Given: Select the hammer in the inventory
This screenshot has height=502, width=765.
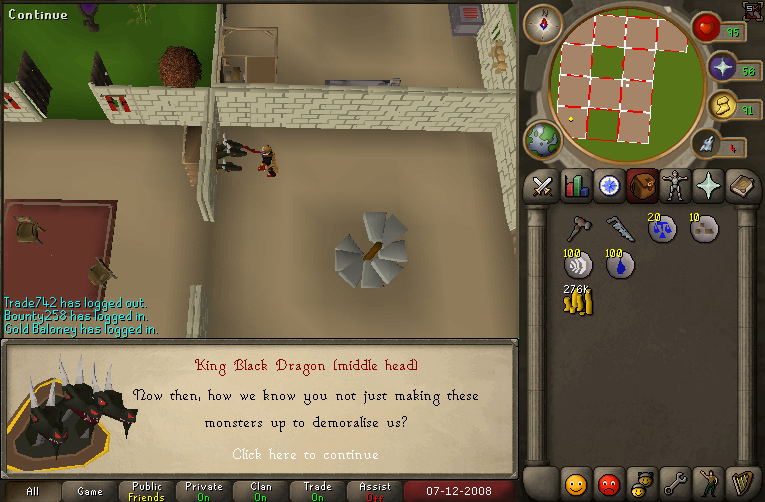Looking at the screenshot, I should 577,229.
